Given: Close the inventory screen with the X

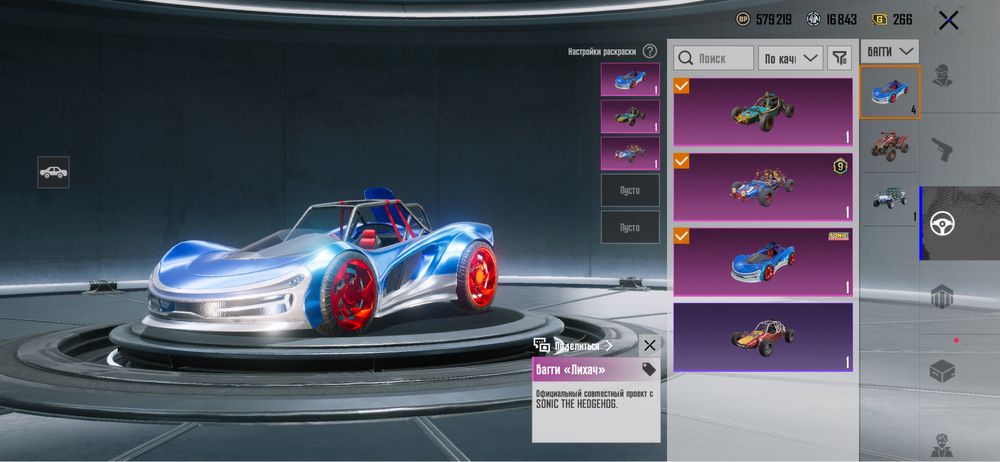Looking at the screenshot, I should 948,20.
